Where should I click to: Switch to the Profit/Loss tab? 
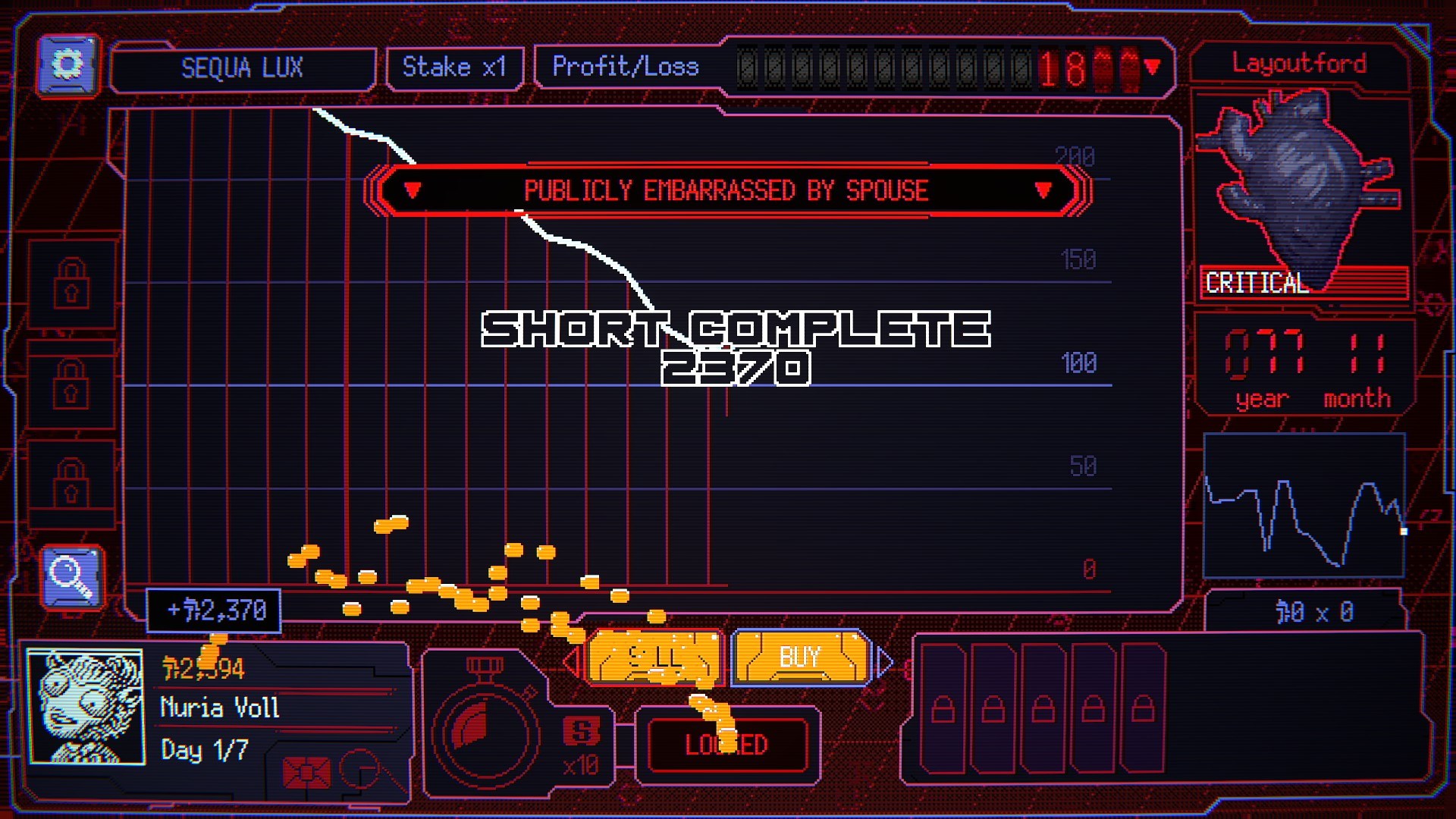click(626, 67)
